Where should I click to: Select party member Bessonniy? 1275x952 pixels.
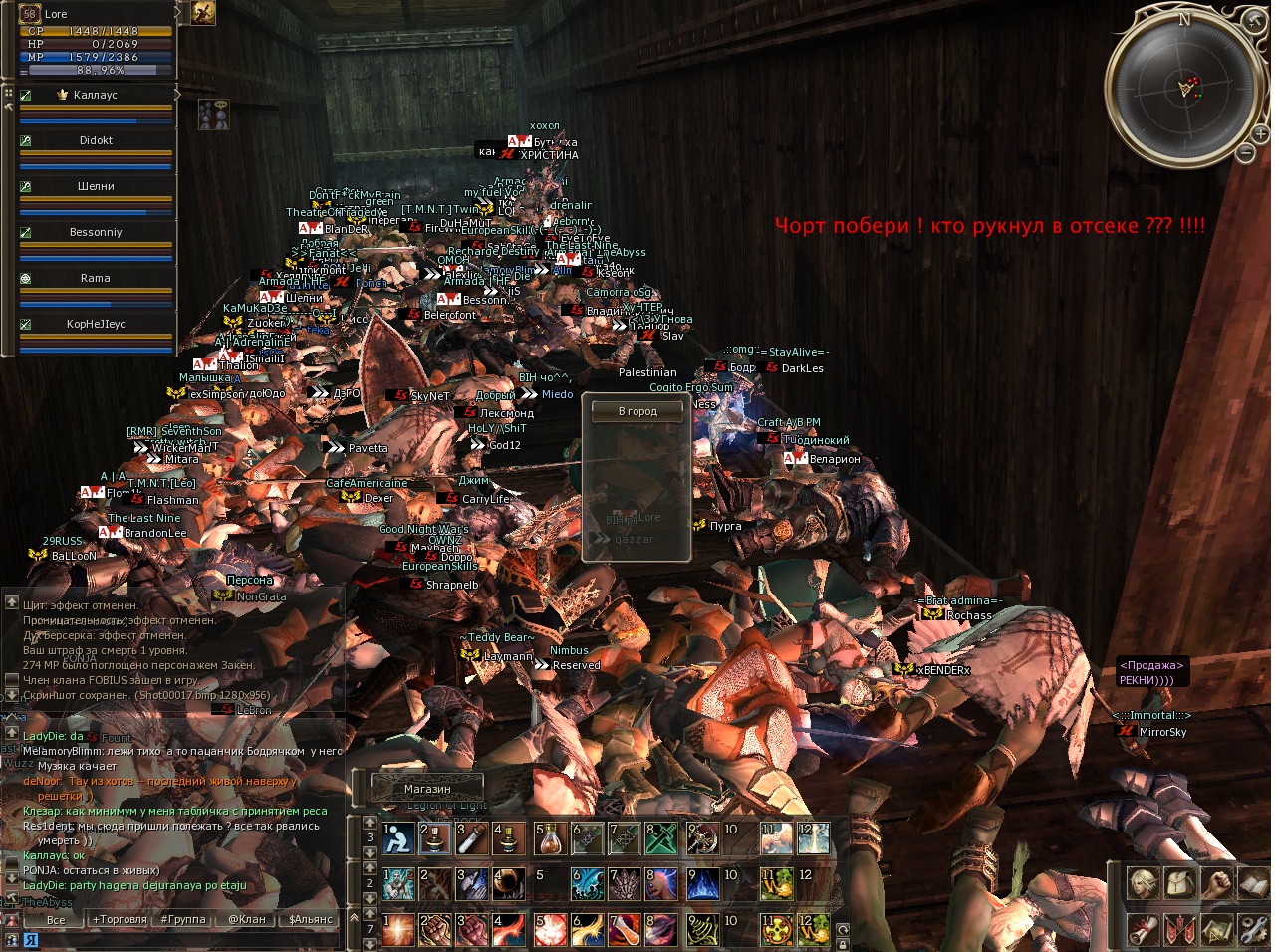coord(96,233)
